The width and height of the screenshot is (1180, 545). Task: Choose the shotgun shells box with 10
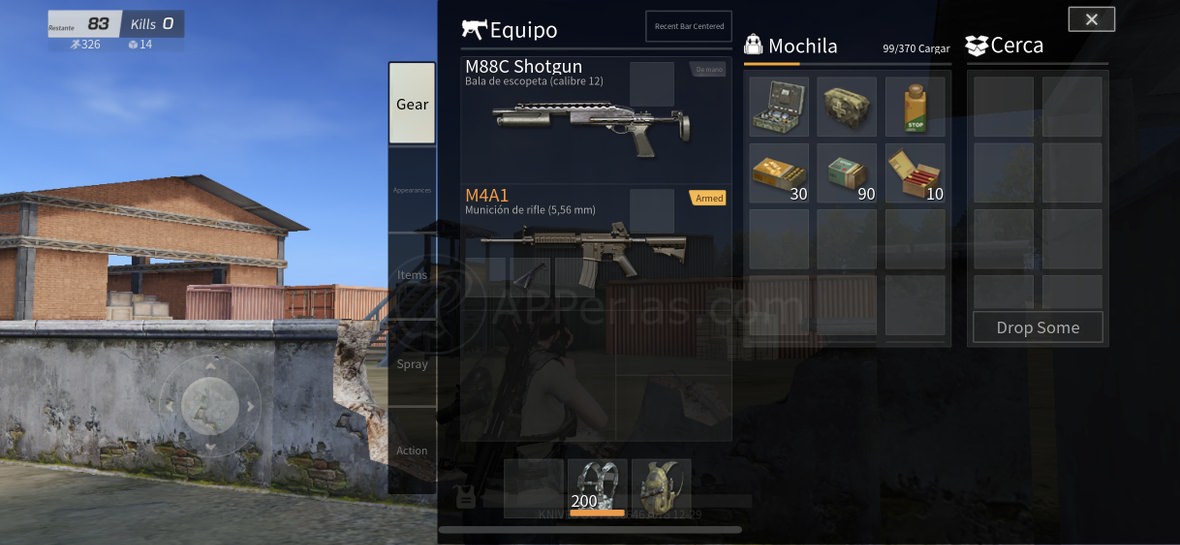tap(915, 173)
